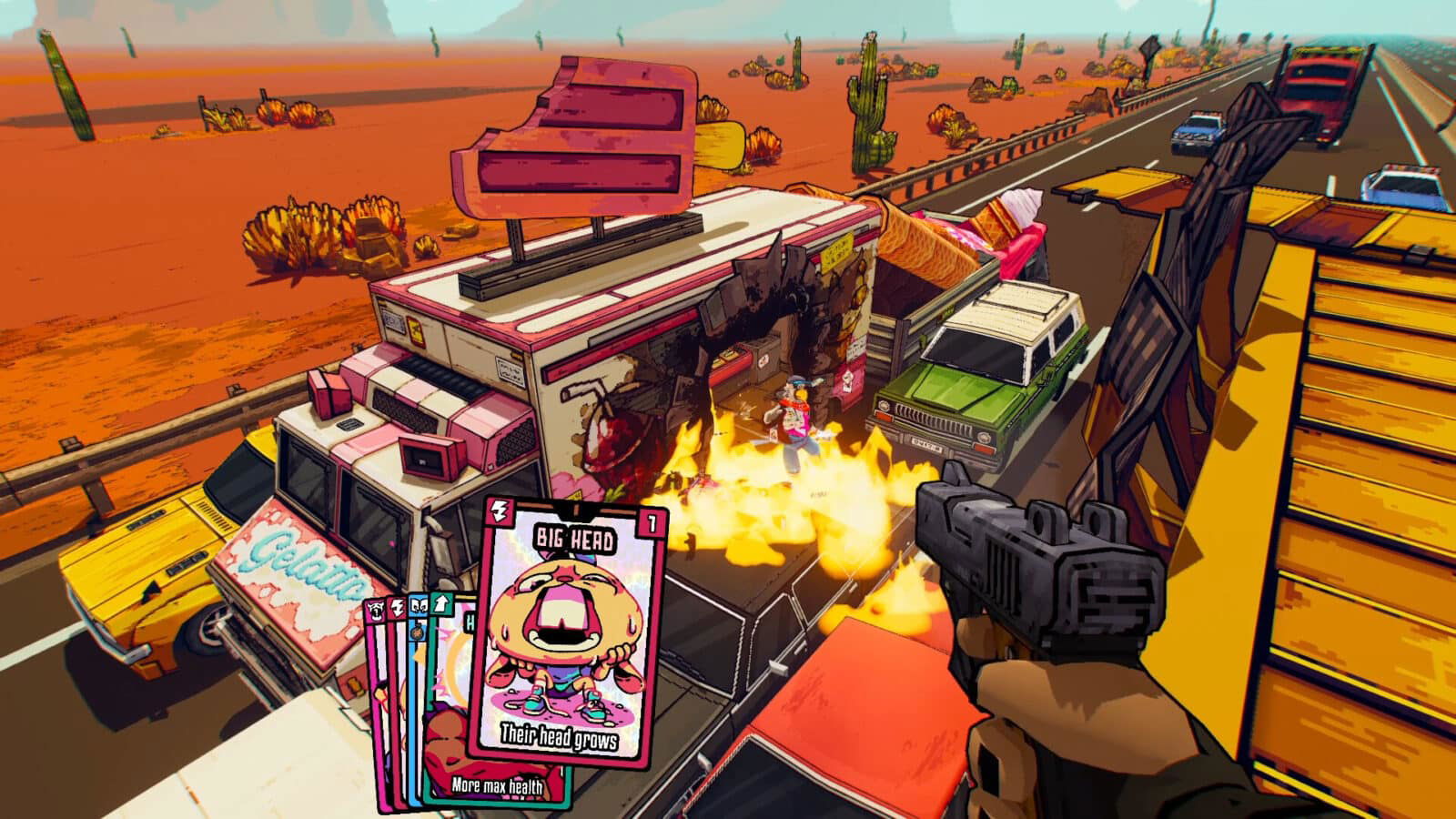Click the open-book eyes icon on the blue card
This screenshot has width=1456, height=819.
coord(419,605)
